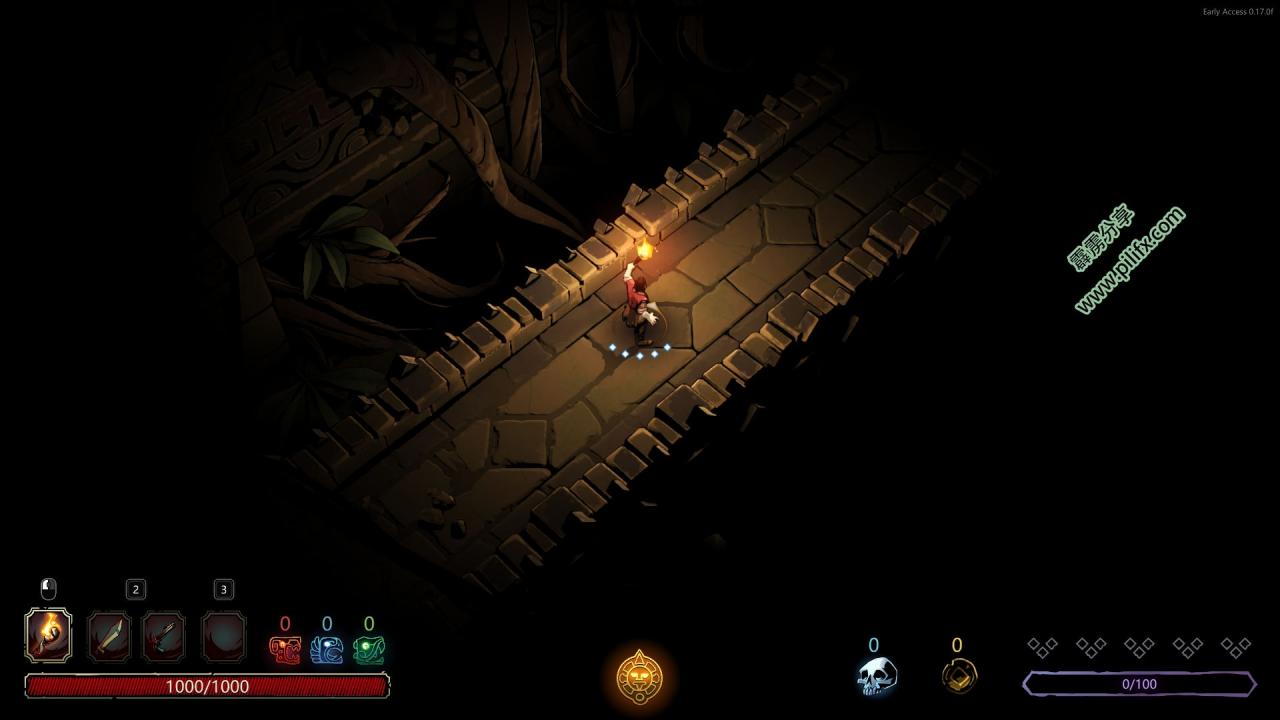
Task: Click the skull currency icon
Action: (876, 676)
